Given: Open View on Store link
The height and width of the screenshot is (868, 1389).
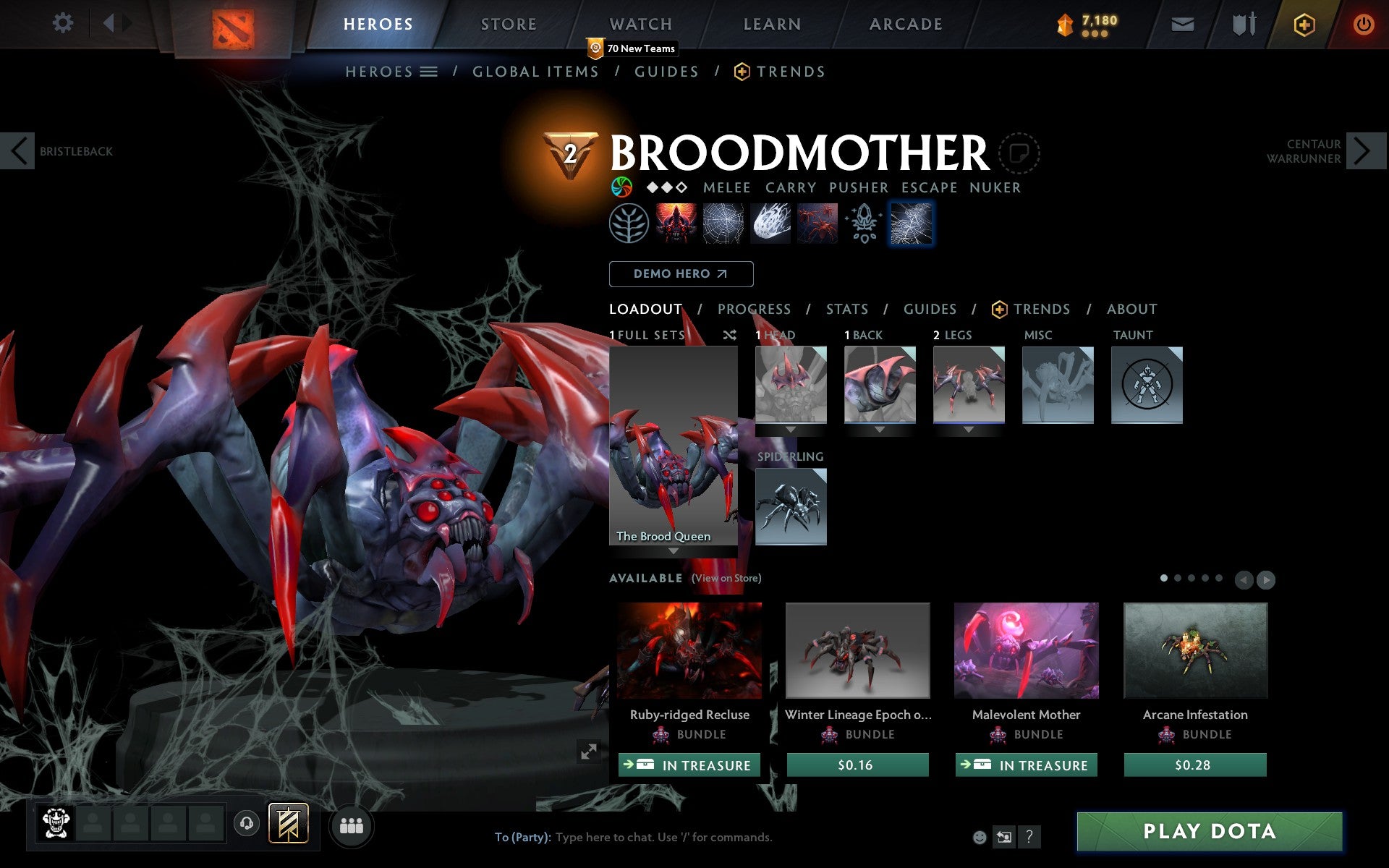Looking at the screenshot, I should pos(726,578).
